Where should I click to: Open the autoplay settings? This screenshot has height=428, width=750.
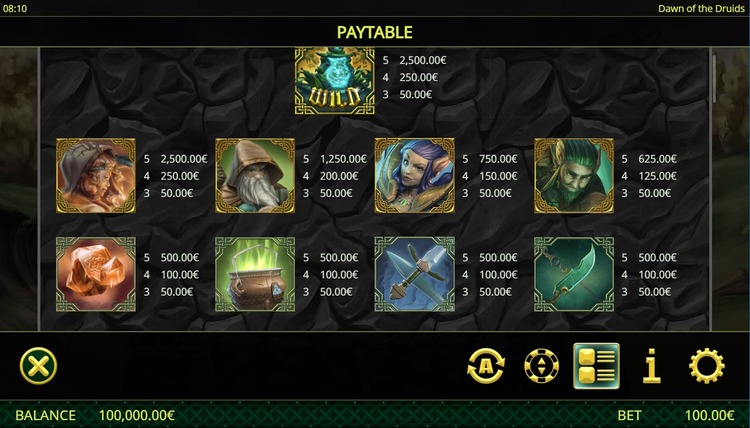(x=486, y=367)
